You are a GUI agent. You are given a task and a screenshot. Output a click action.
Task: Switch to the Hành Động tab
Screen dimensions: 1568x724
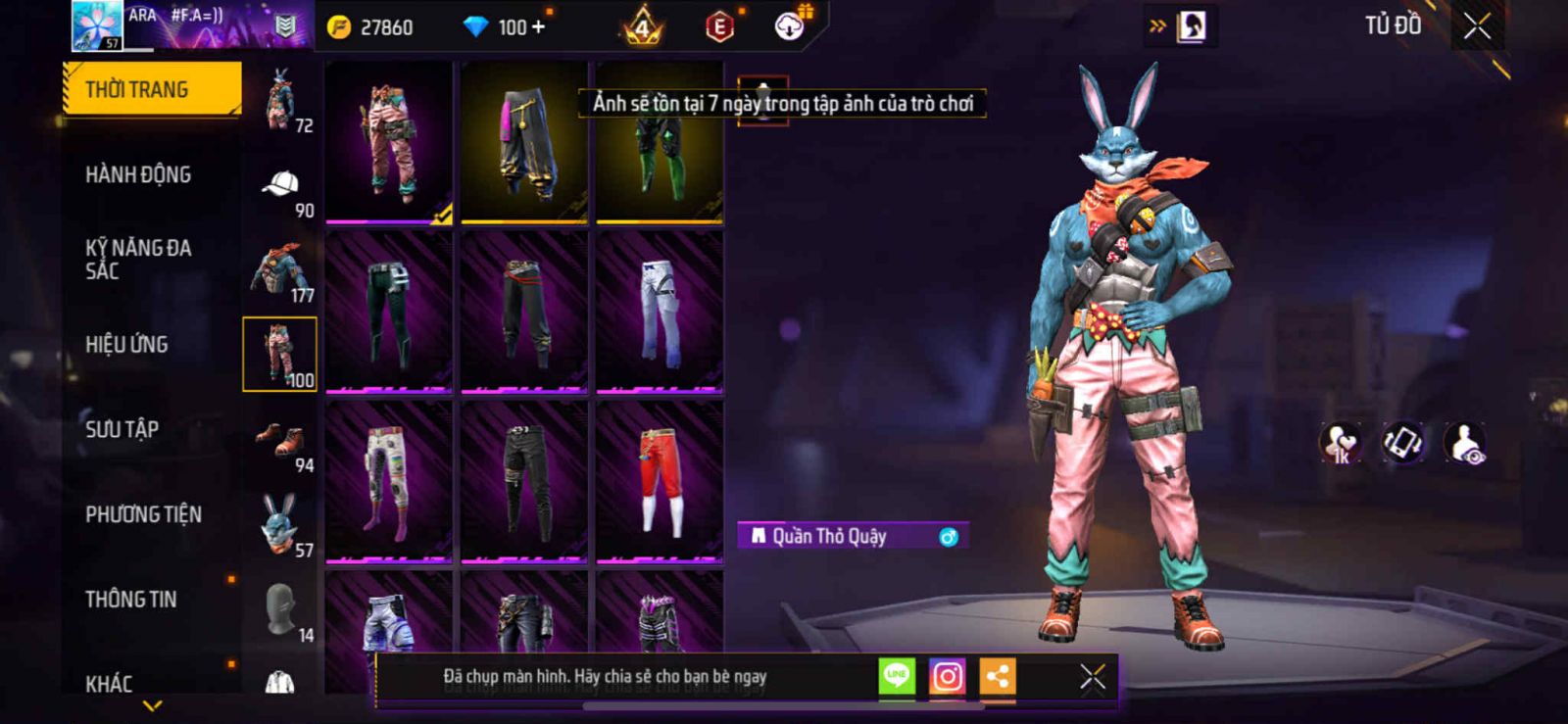[138, 174]
